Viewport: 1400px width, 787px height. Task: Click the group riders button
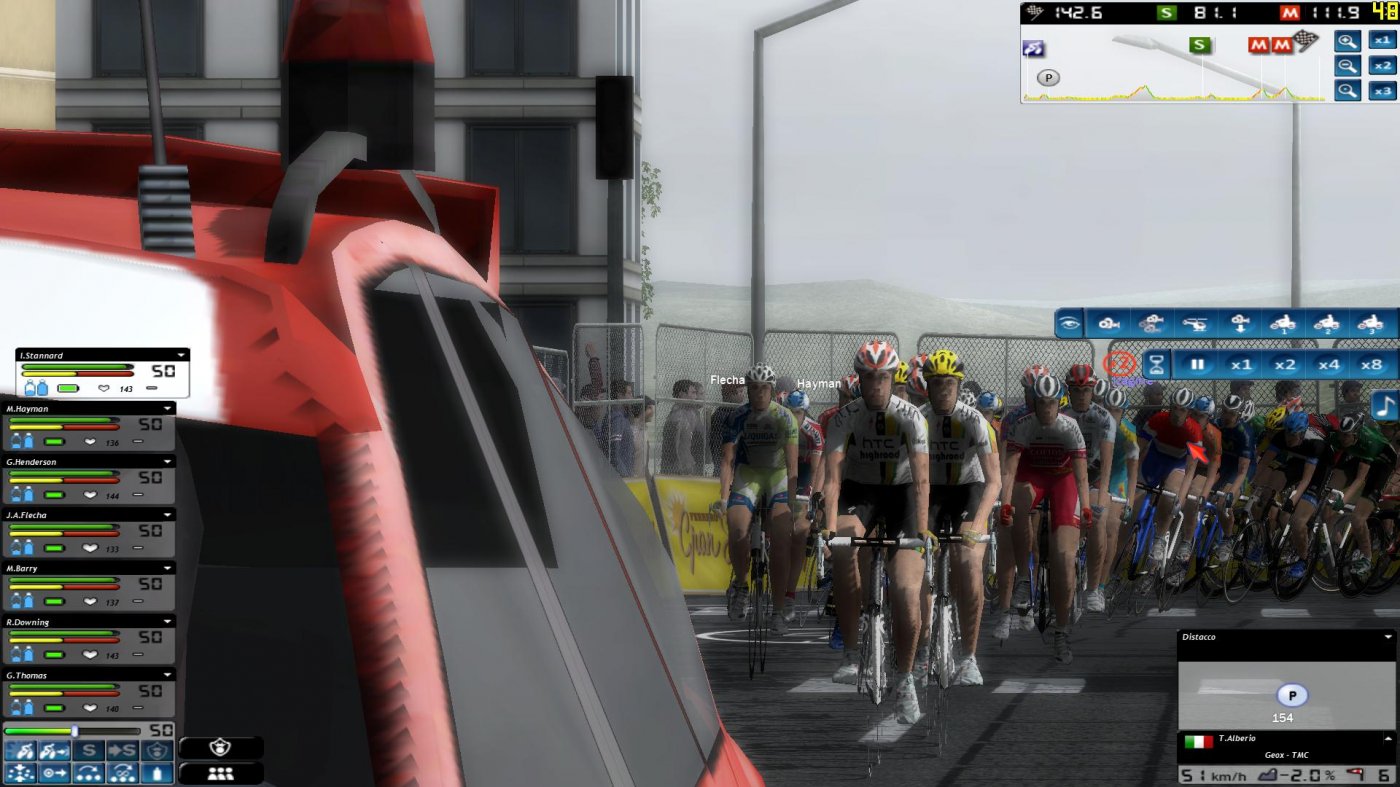point(220,773)
